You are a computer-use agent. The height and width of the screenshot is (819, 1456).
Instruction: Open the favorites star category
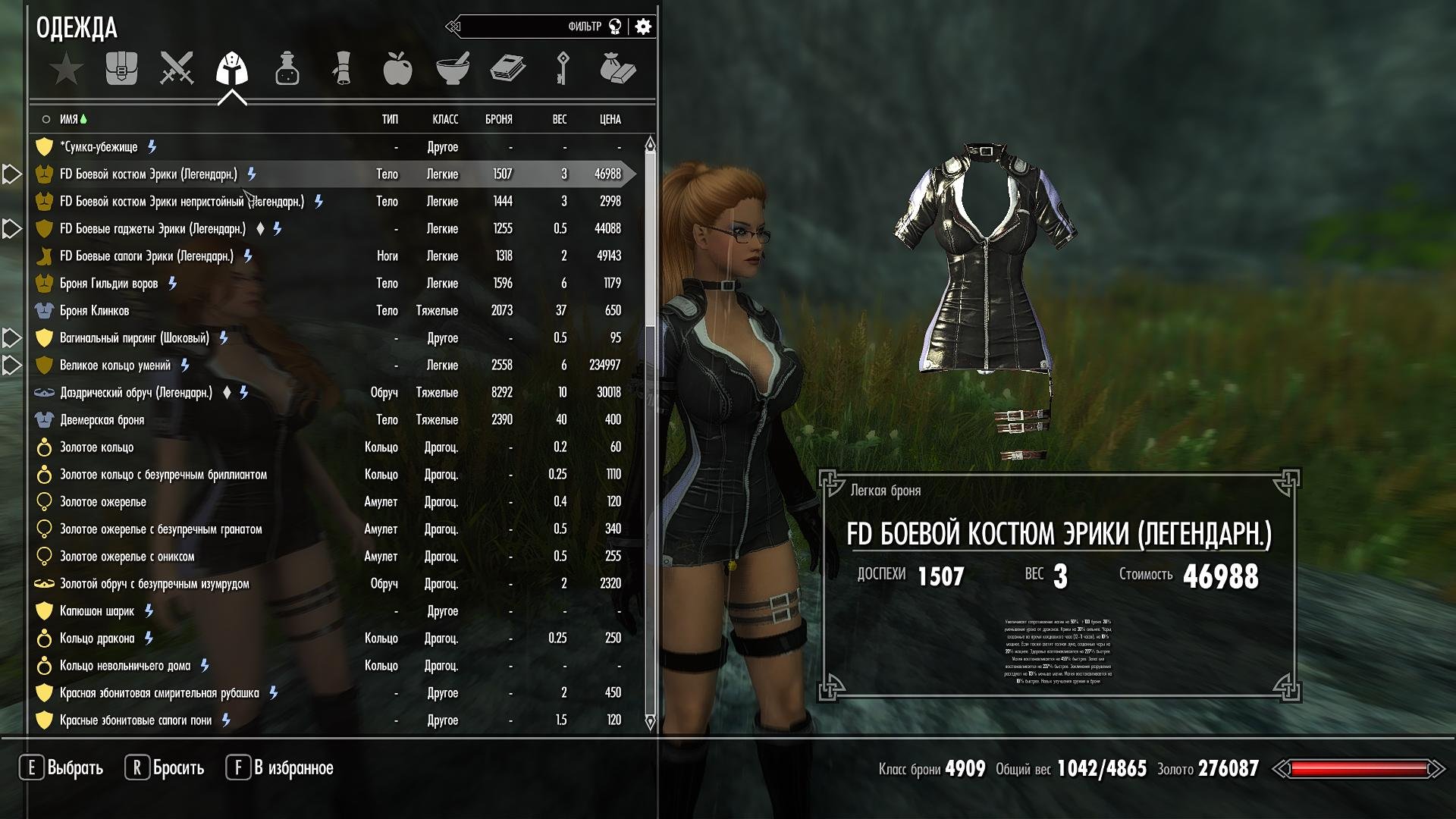tap(67, 69)
